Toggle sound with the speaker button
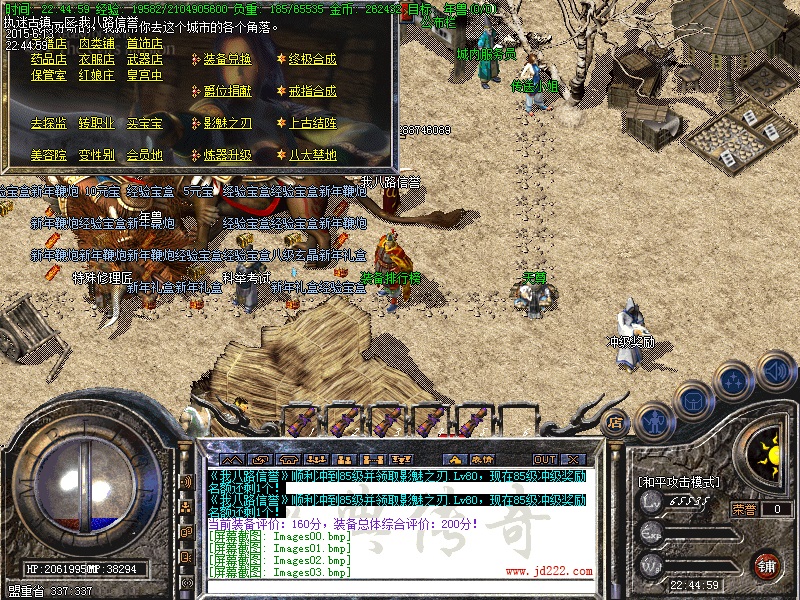 pos(774,368)
